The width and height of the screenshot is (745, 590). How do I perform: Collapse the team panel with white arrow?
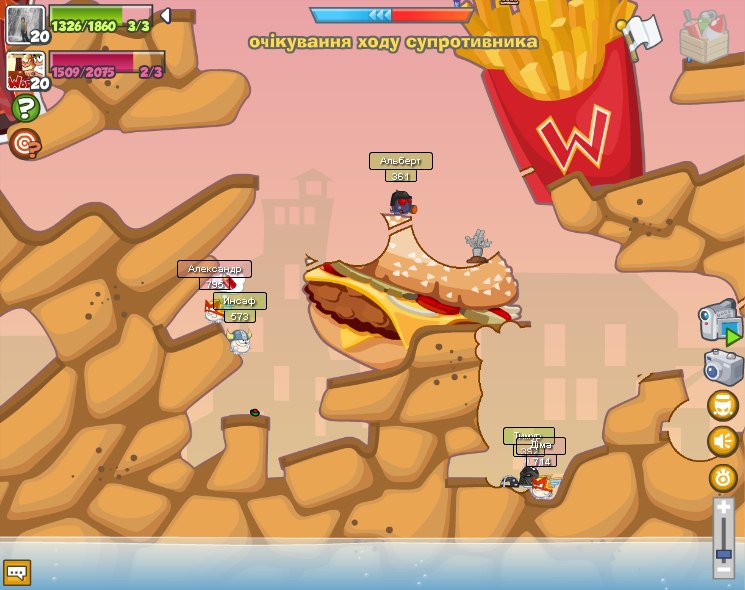(165, 15)
